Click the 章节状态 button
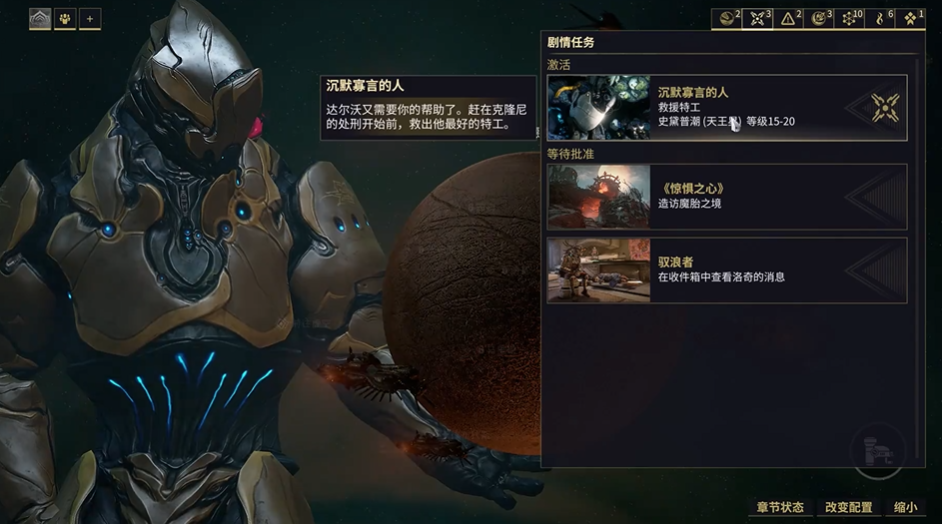942x524 pixels. tap(780, 508)
